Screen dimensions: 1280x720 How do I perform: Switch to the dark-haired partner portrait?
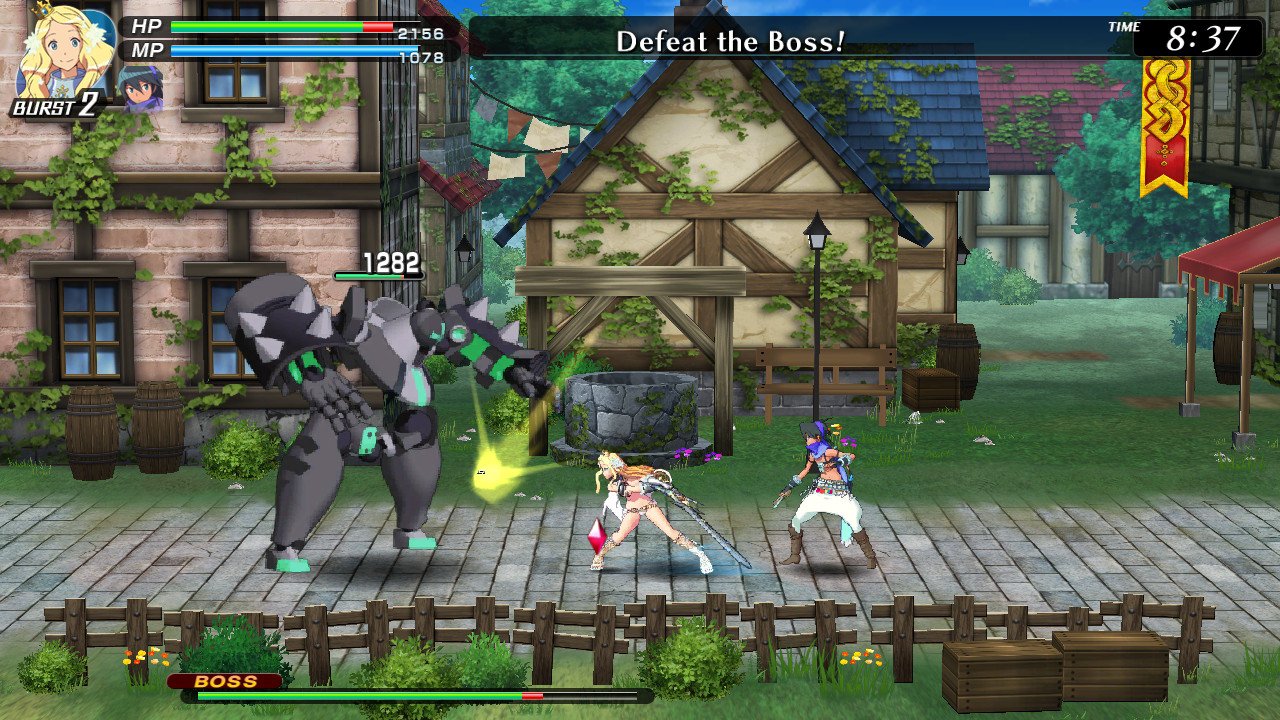click(x=139, y=86)
